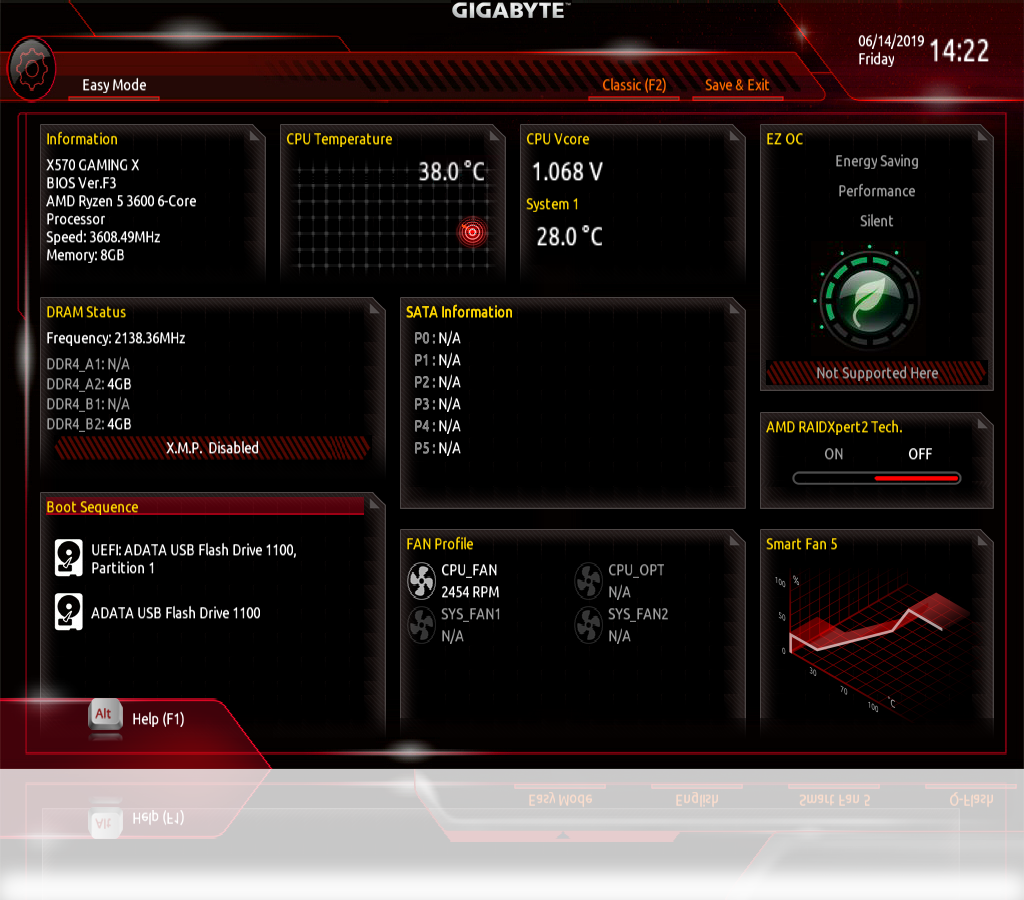The image size is (1024, 900).
Task: Click the CPU_OPT fan icon
Action: pos(589,579)
